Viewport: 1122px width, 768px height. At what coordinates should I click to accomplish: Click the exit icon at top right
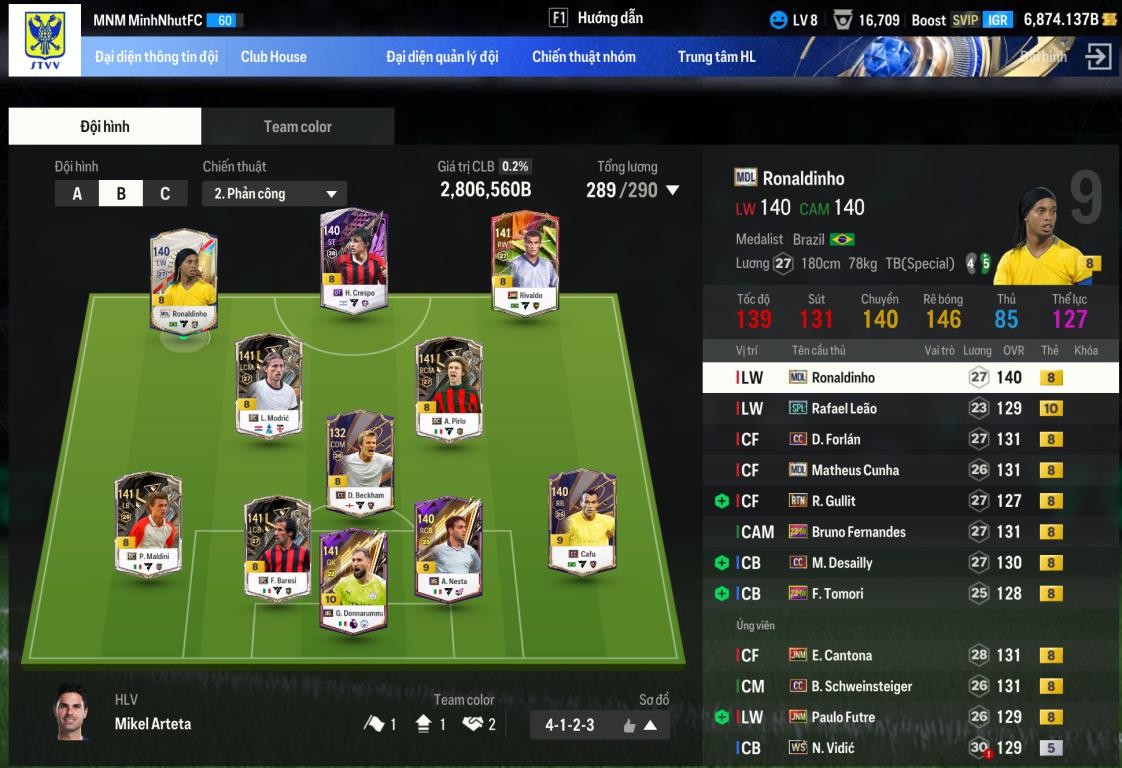click(1098, 57)
